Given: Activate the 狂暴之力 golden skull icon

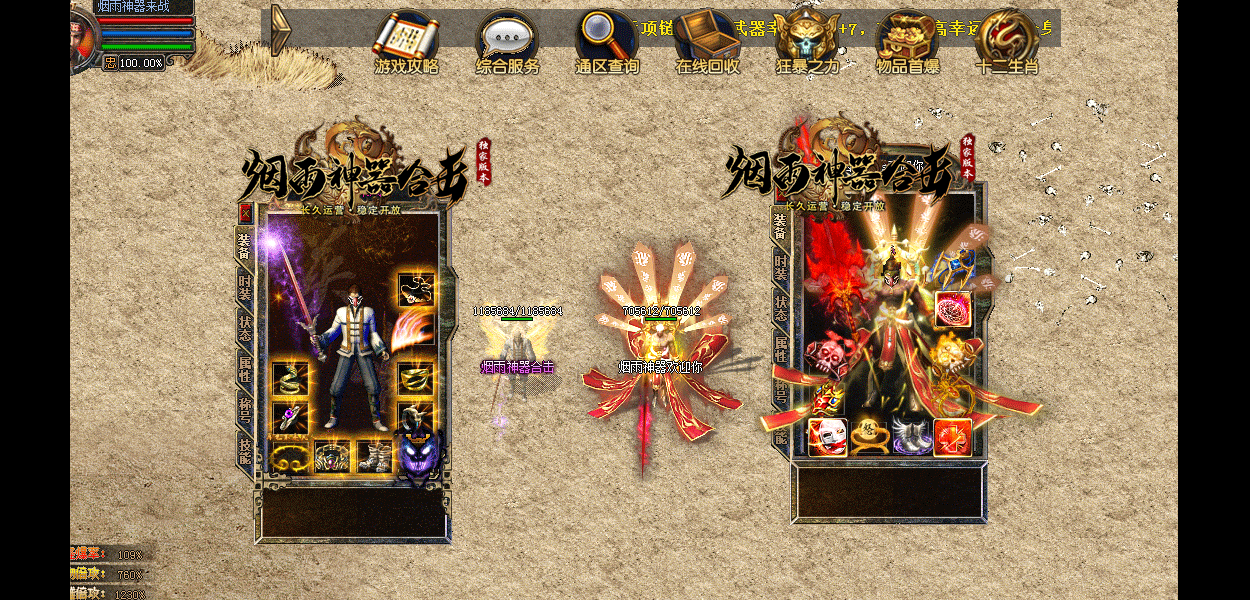Looking at the screenshot, I should [x=807, y=38].
